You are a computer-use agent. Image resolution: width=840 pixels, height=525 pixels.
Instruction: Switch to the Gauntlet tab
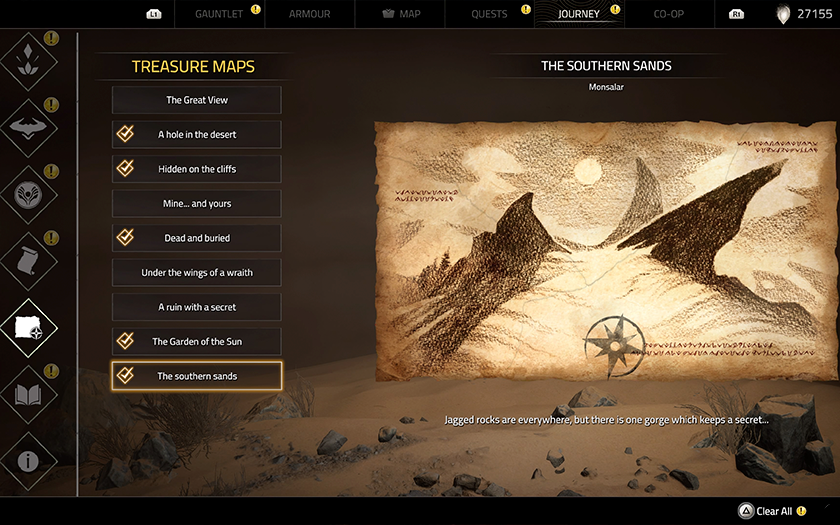coord(218,14)
